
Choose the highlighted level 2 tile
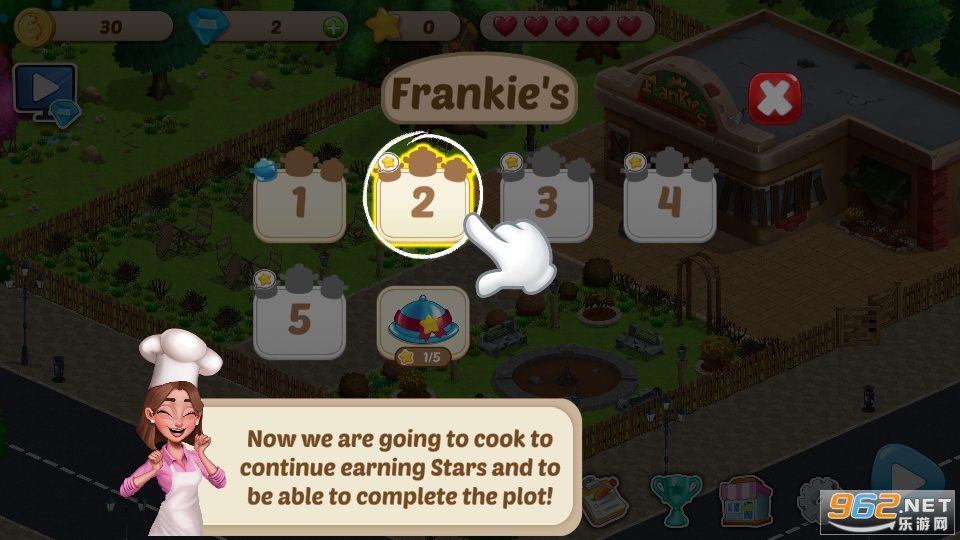422,202
